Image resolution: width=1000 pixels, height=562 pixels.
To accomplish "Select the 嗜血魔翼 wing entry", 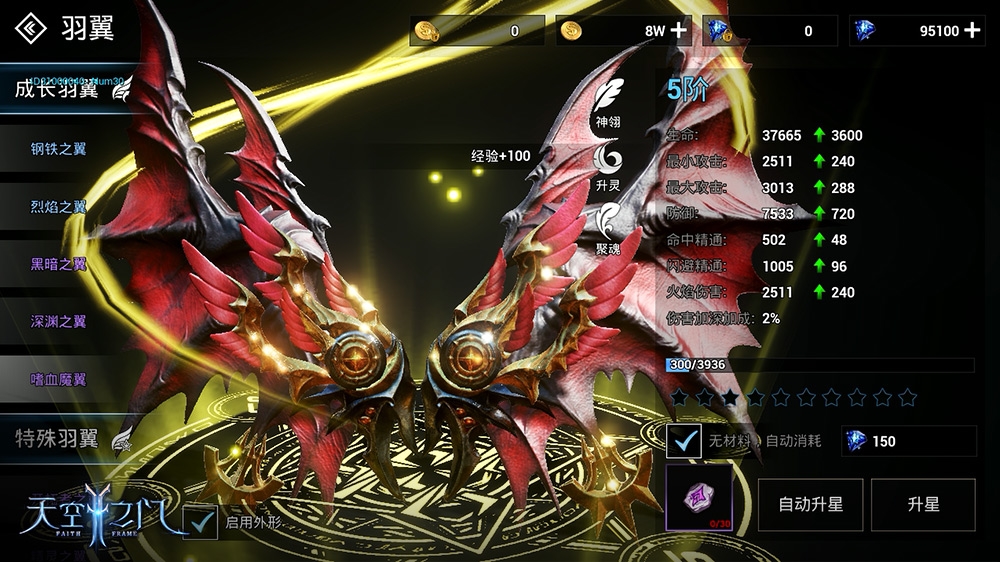I will [58, 380].
